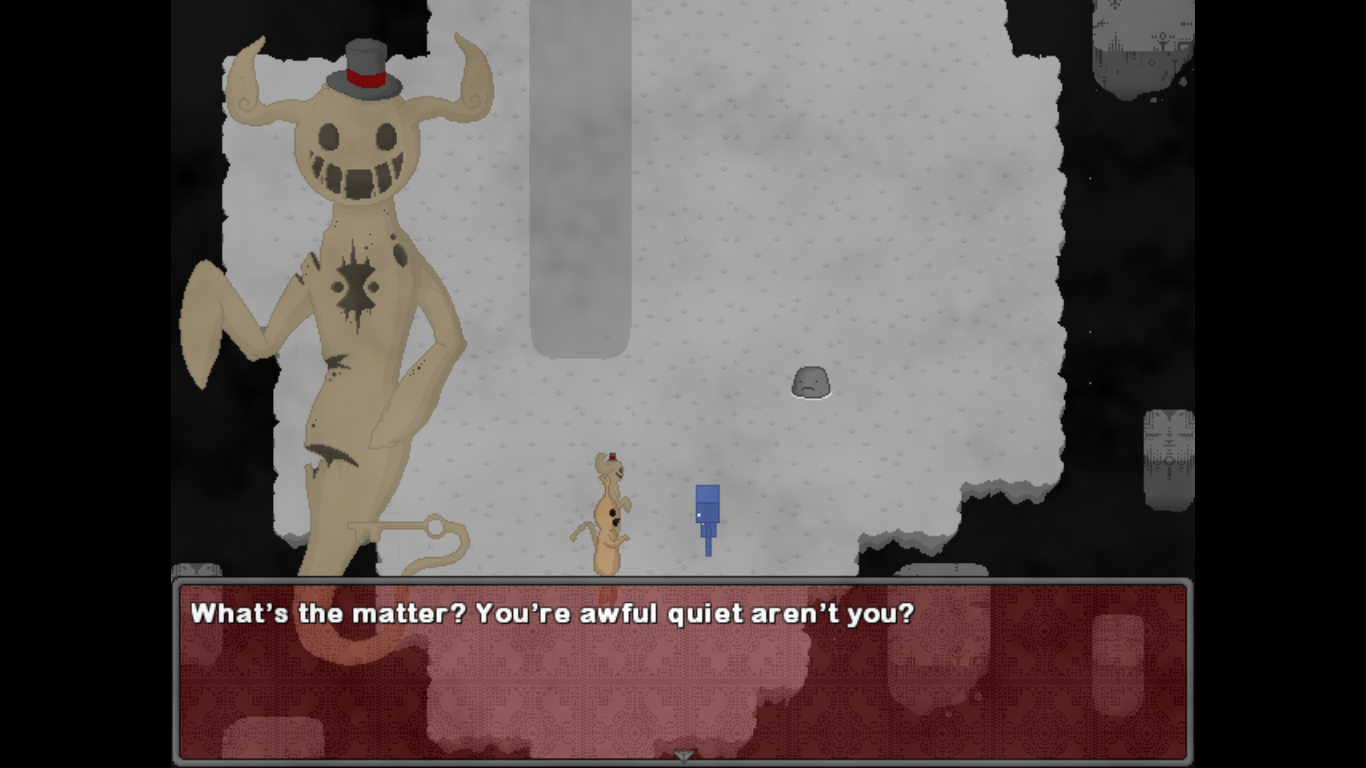
Task: Advance the "What's the matter?" dialogue box
Action: (x=682, y=672)
